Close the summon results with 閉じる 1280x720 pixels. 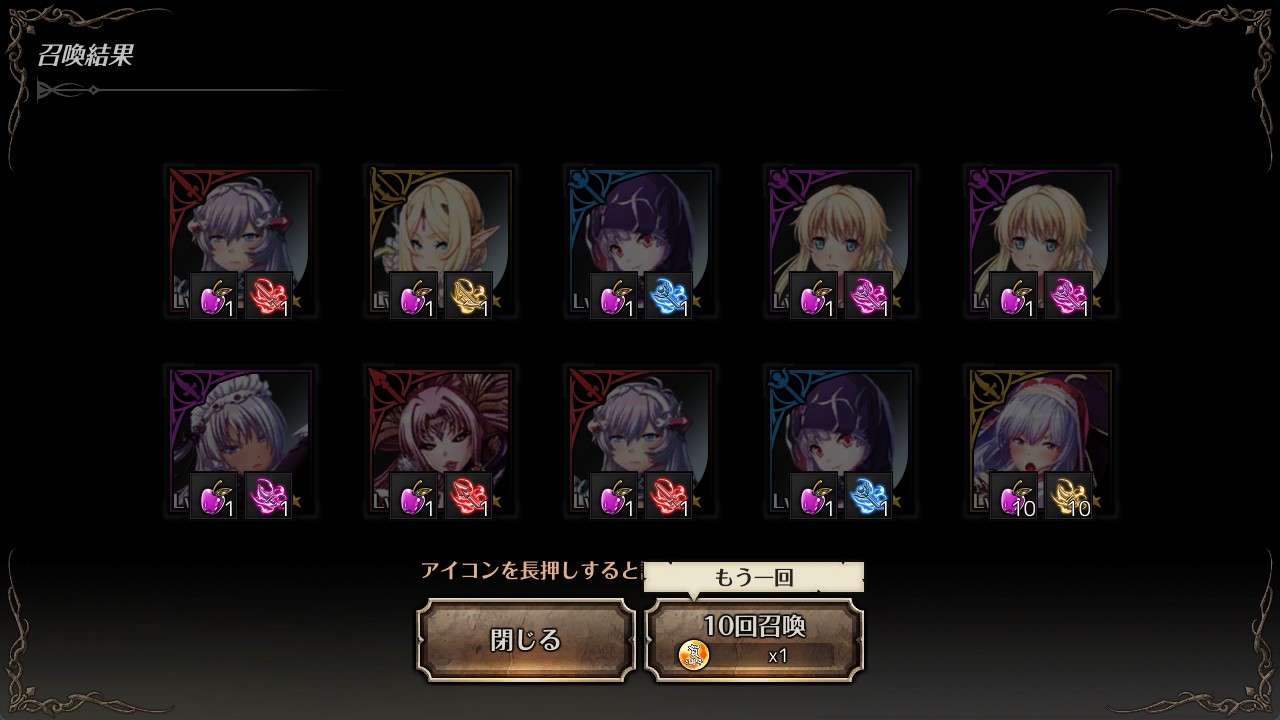526,640
